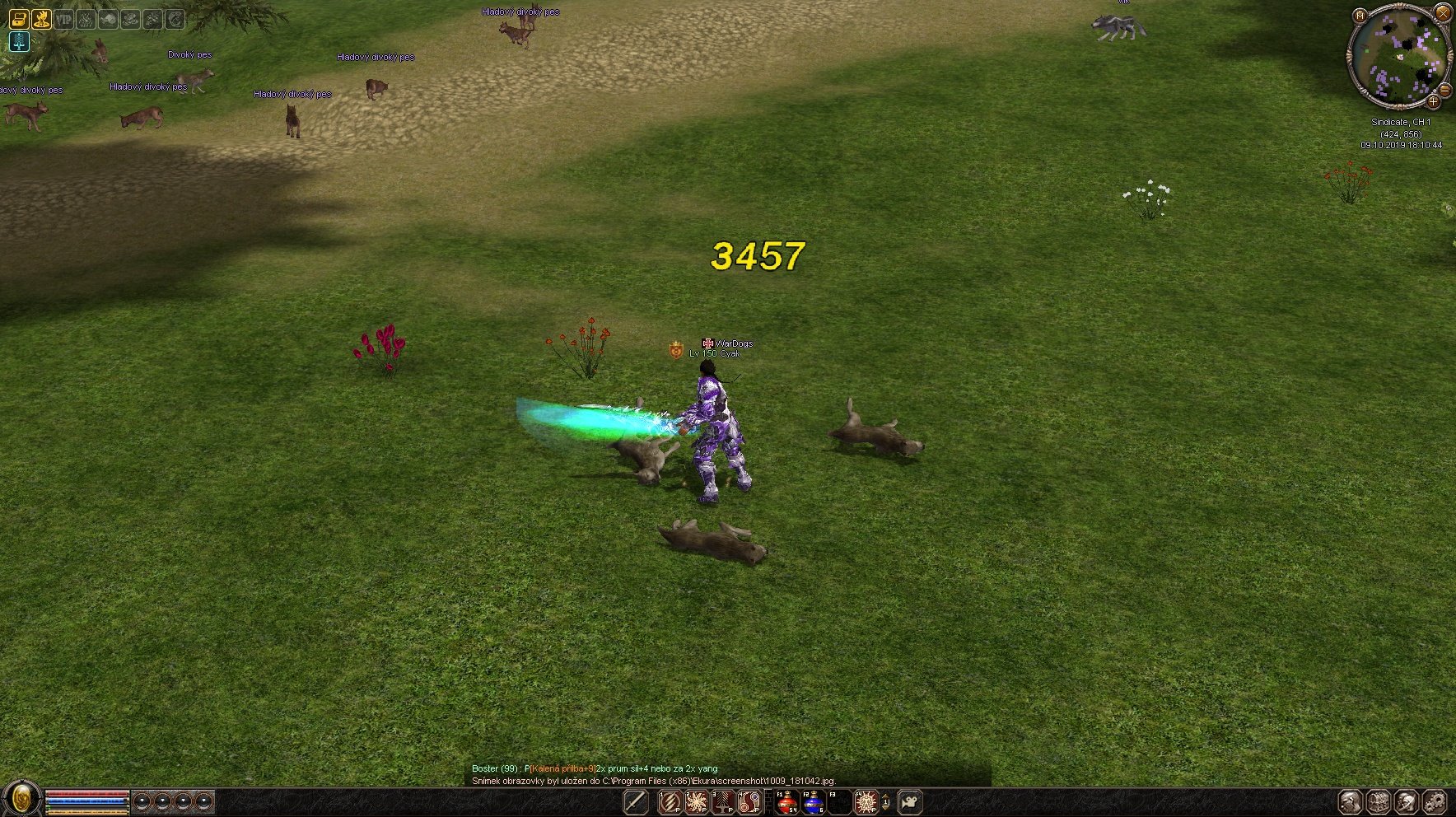Select the sword attack slot

(x=635, y=801)
